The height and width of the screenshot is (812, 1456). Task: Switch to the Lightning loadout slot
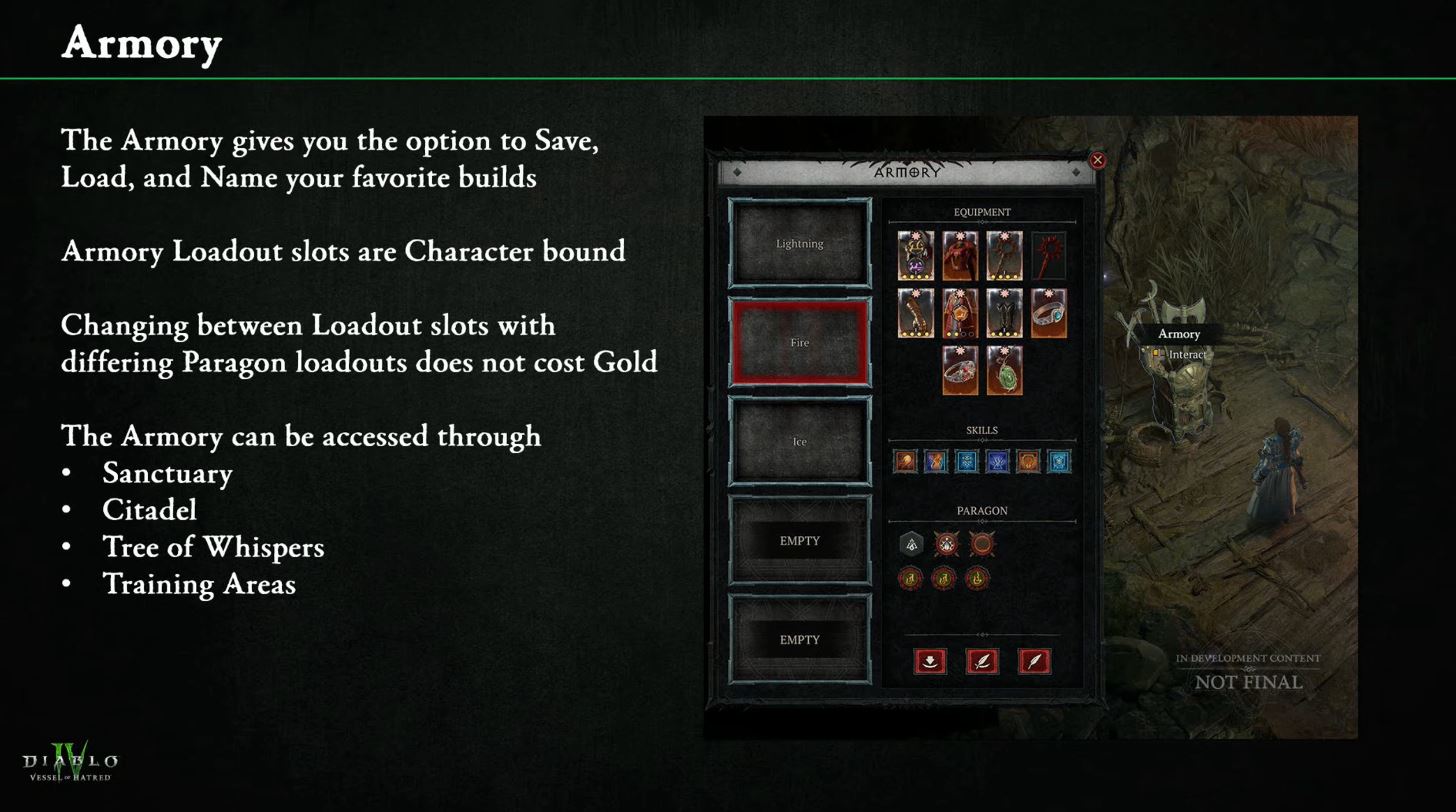799,243
